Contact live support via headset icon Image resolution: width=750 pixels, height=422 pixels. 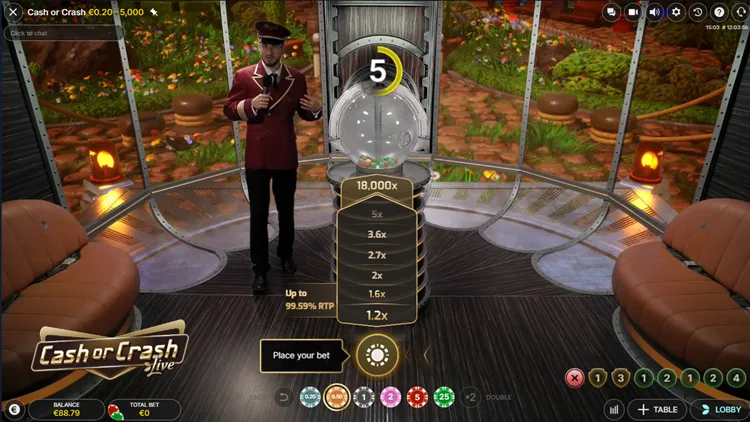point(739,12)
